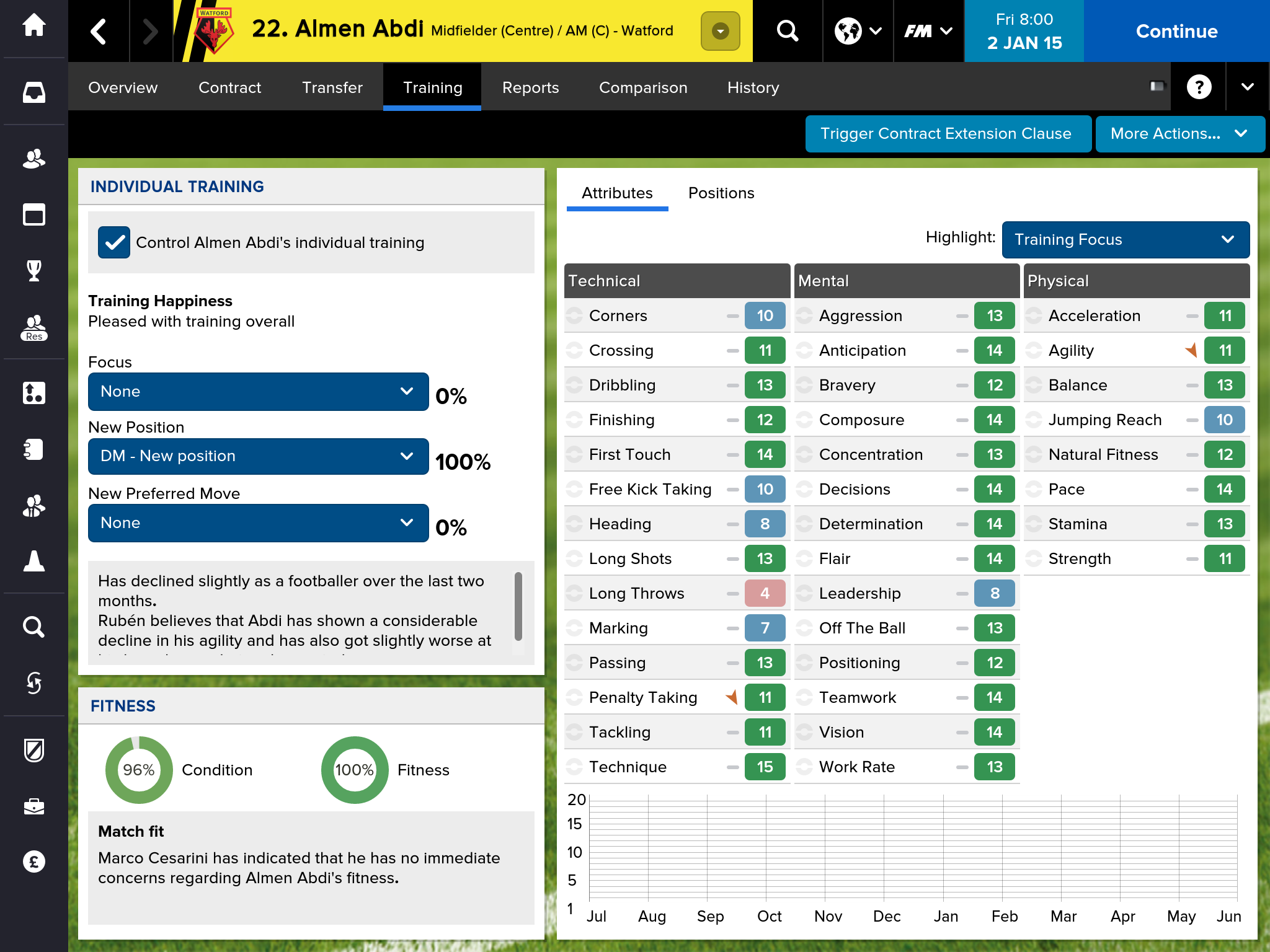Viewport: 1270px width, 952px height.
Task: Open the search magnifier in top bar
Action: (x=787, y=31)
